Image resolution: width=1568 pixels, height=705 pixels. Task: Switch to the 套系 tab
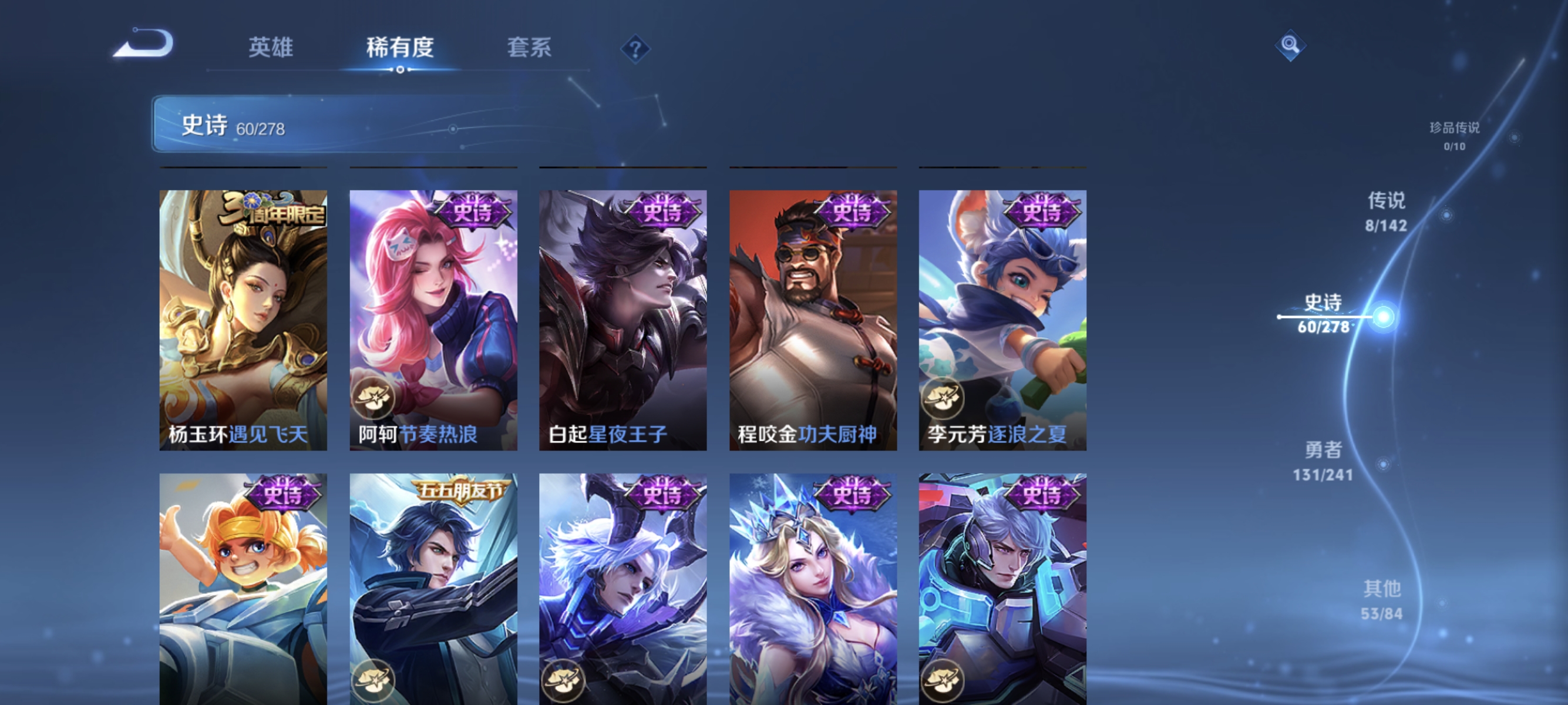(531, 49)
